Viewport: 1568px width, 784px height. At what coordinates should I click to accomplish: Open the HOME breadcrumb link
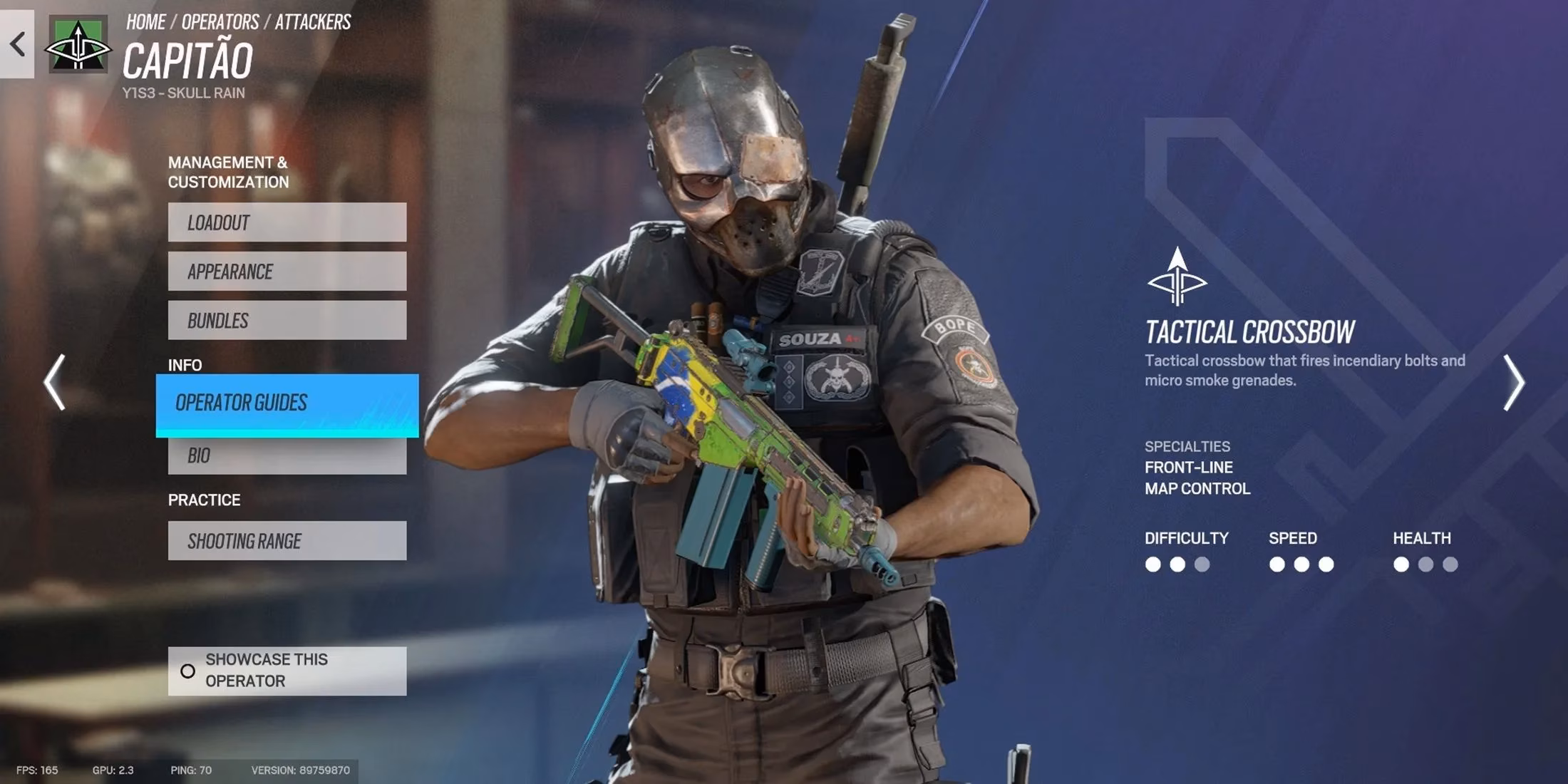pyautogui.click(x=145, y=21)
